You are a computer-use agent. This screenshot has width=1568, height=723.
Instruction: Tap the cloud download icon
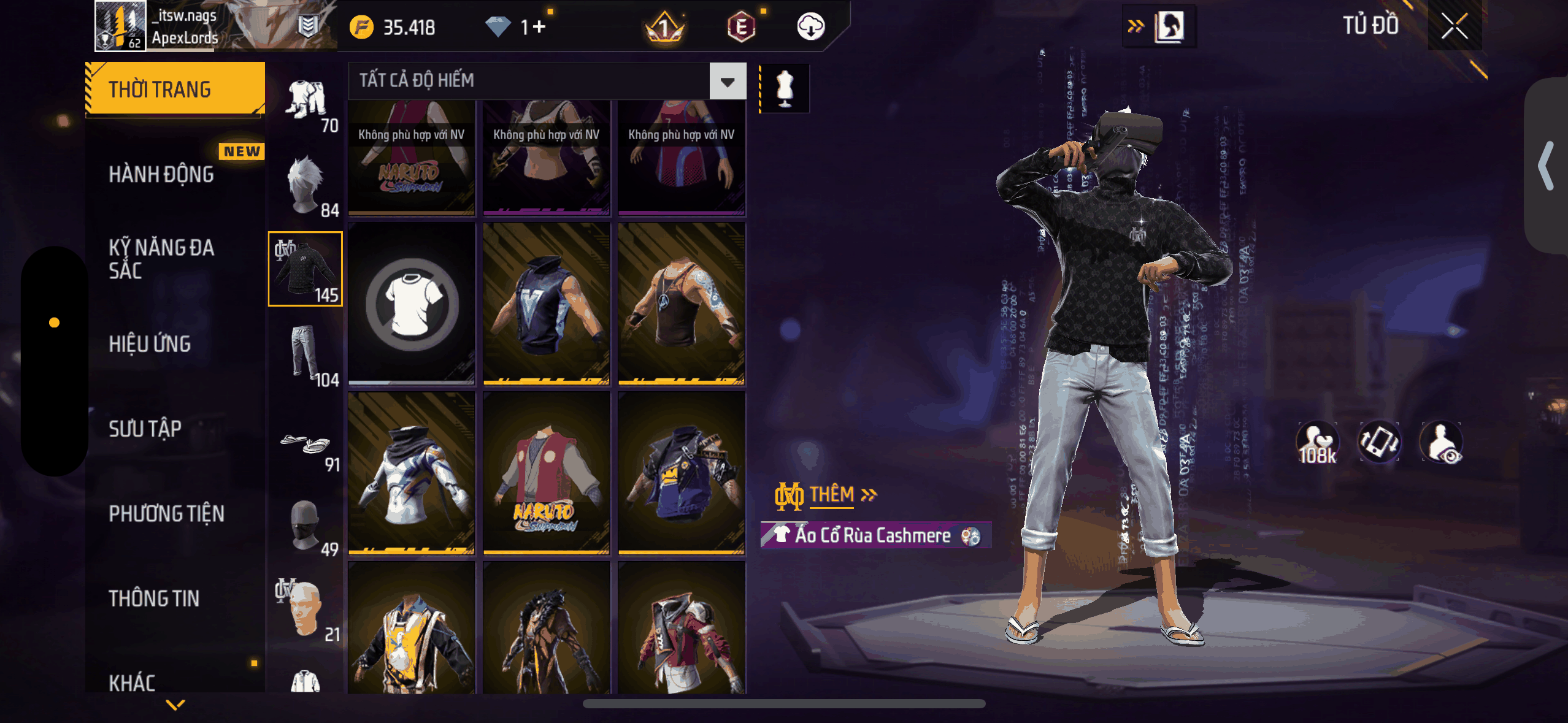coord(810,27)
